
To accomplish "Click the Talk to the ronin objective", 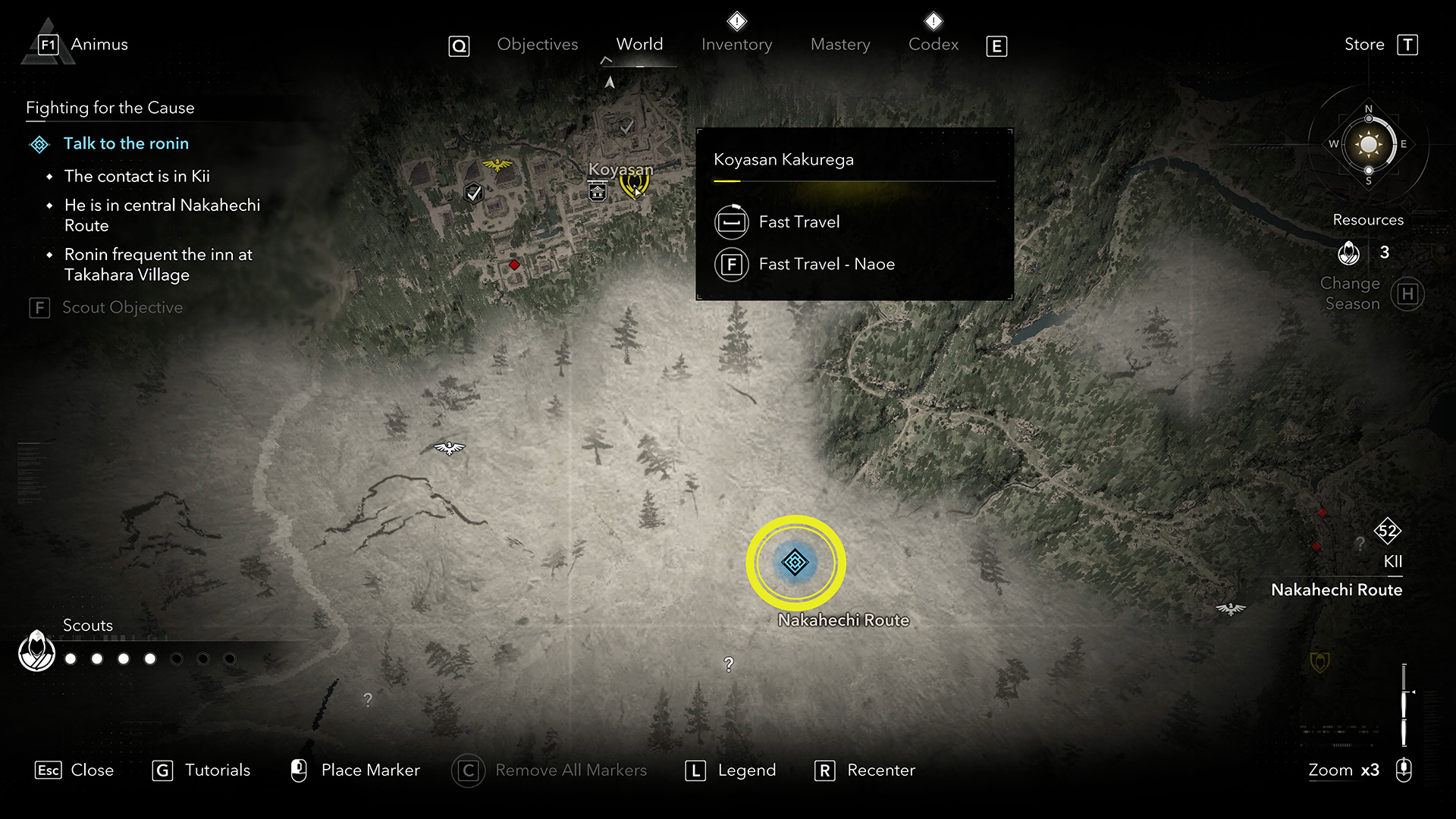I will [x=126, y=143].
